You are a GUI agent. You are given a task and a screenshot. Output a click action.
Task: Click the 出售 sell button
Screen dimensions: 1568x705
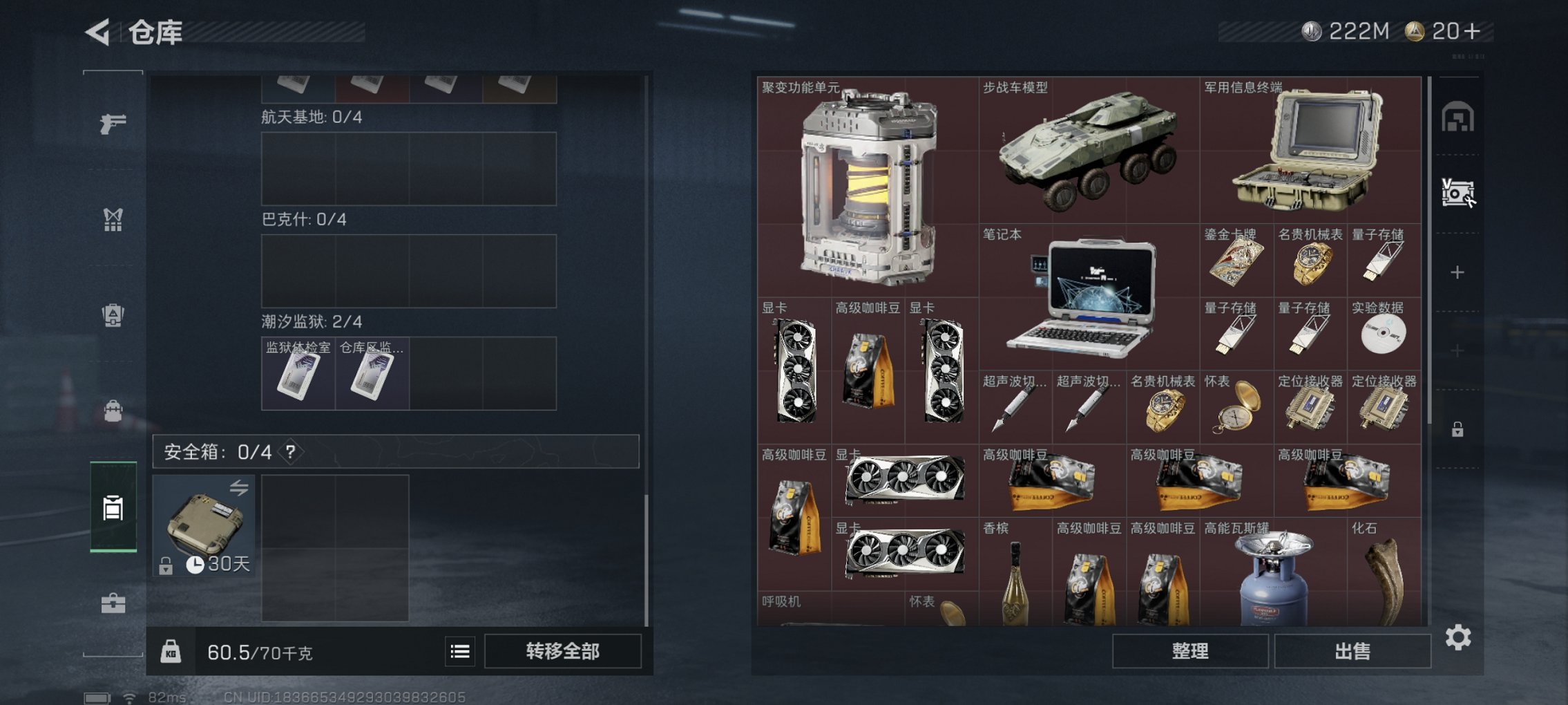click(x=1351, y=651)
